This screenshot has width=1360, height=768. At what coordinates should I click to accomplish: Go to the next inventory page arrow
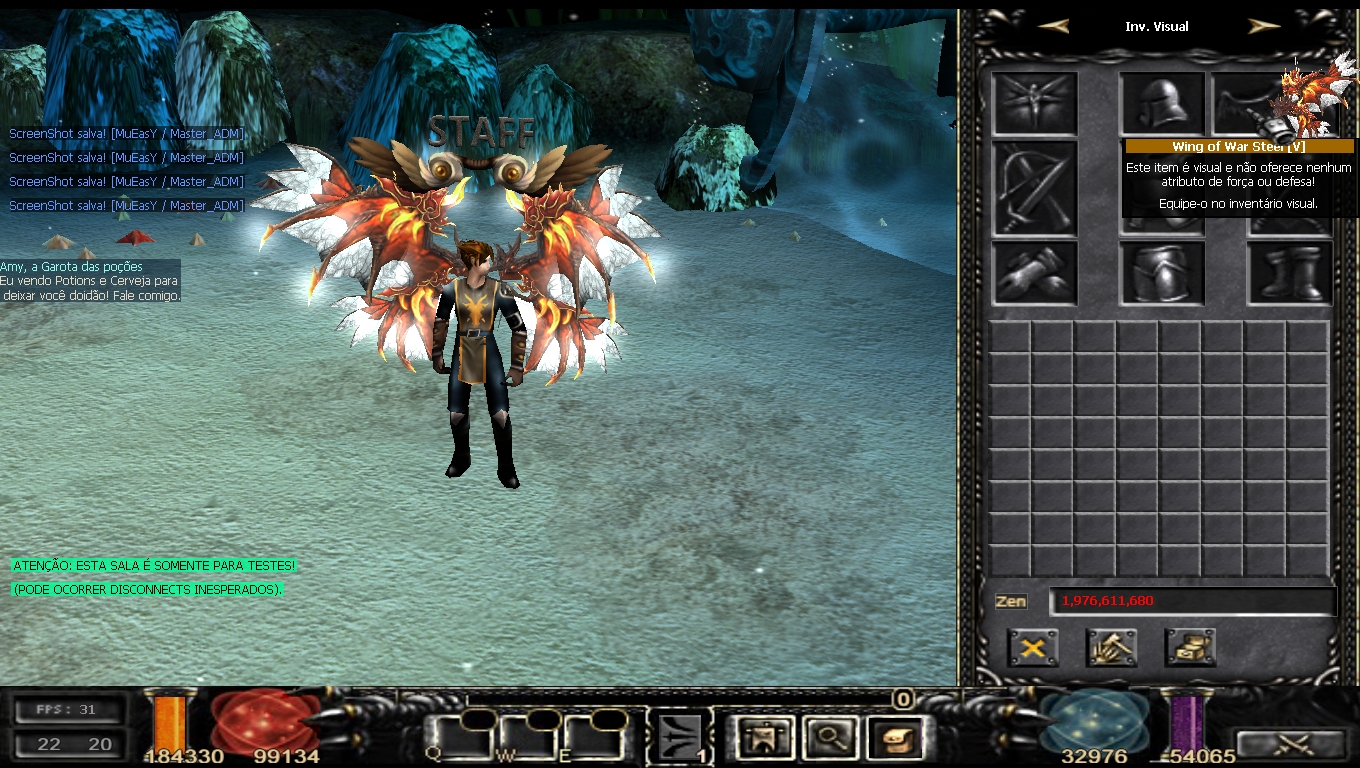tap(1264, 27)
